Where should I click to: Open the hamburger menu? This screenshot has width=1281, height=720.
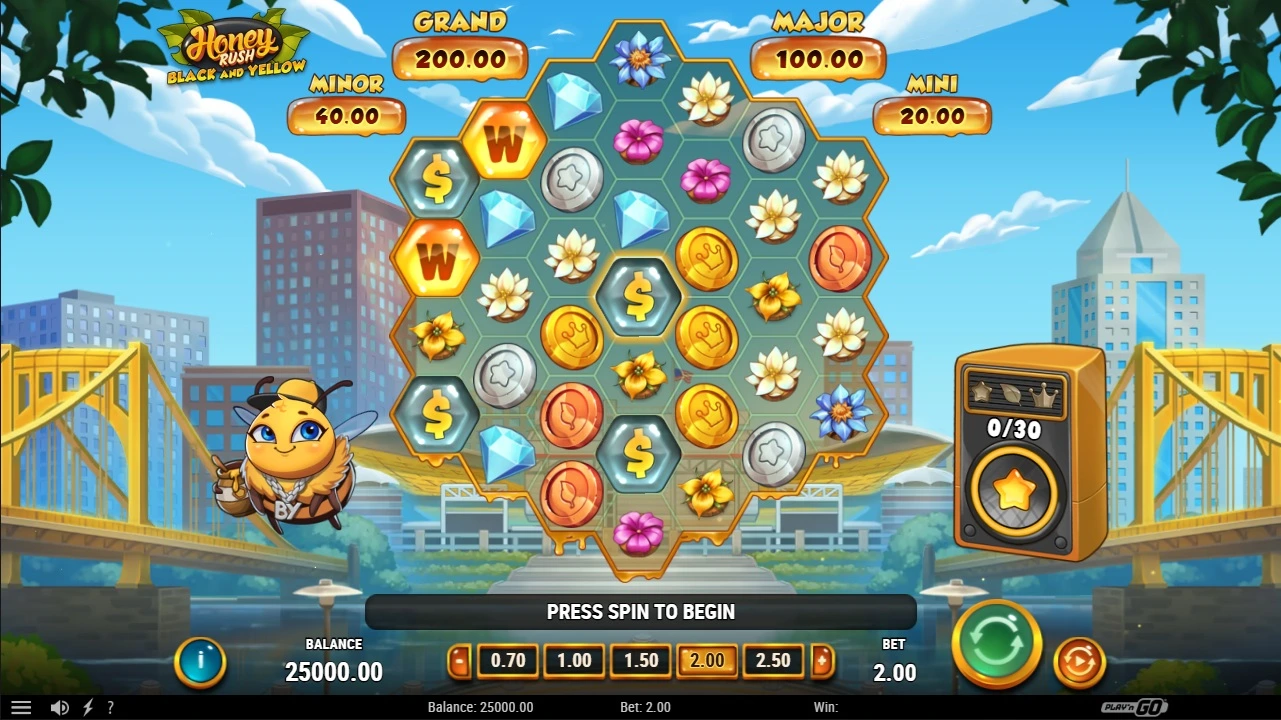(x=20, y=707)
